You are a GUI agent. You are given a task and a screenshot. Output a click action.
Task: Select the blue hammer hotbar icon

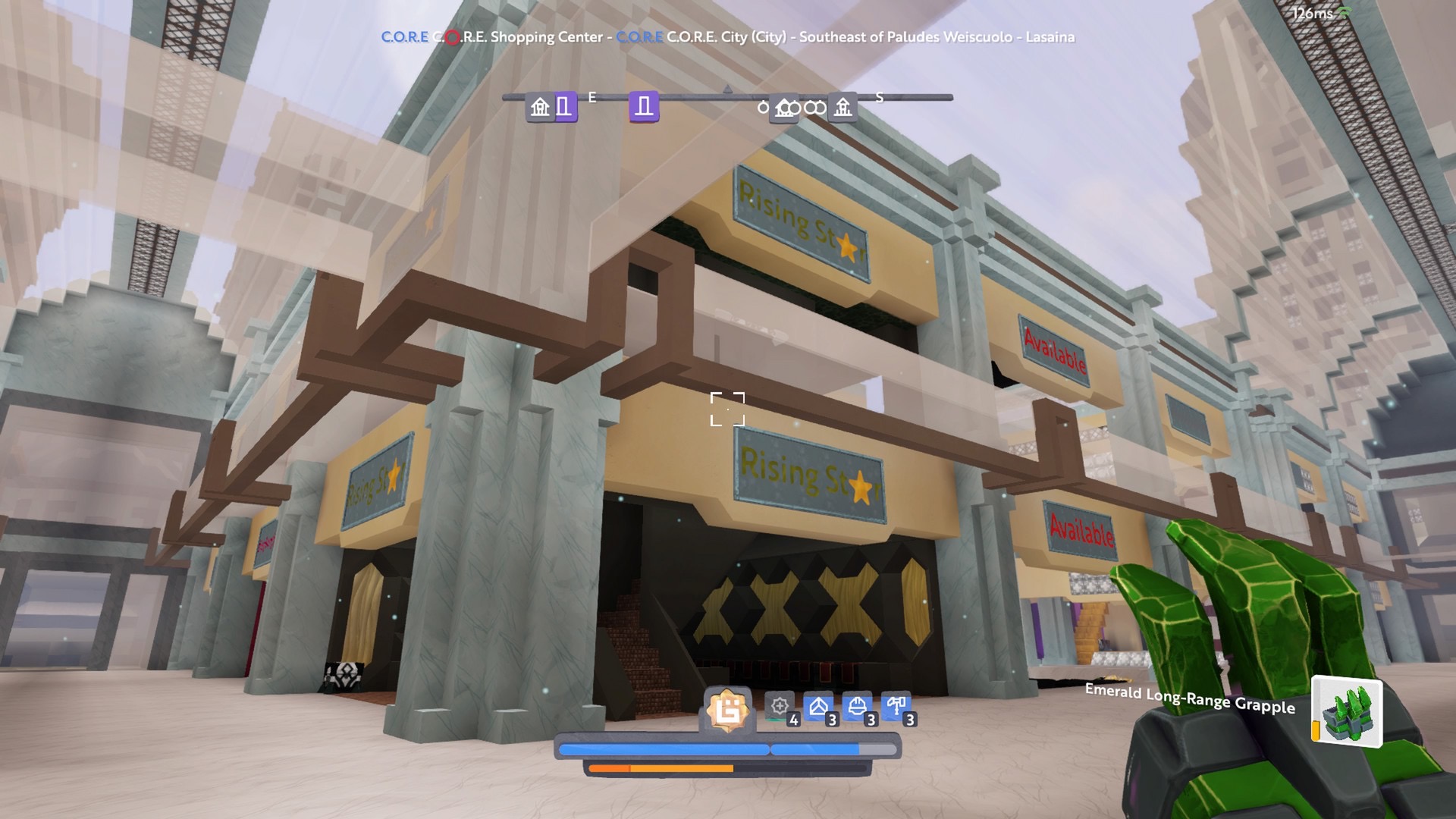[x=896, y=708]
